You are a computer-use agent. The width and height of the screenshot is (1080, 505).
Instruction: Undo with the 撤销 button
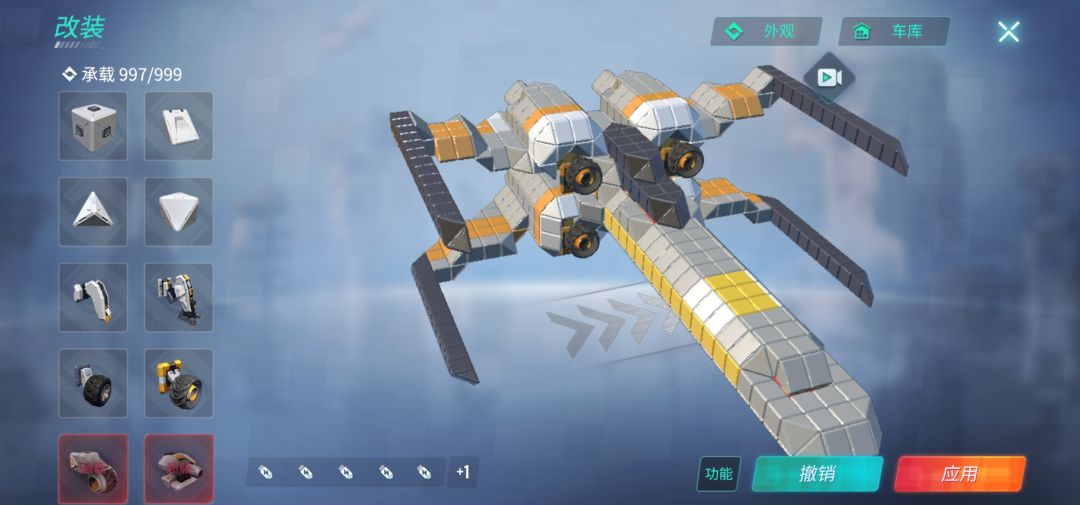pyautogui.click(x=817, y=474)
